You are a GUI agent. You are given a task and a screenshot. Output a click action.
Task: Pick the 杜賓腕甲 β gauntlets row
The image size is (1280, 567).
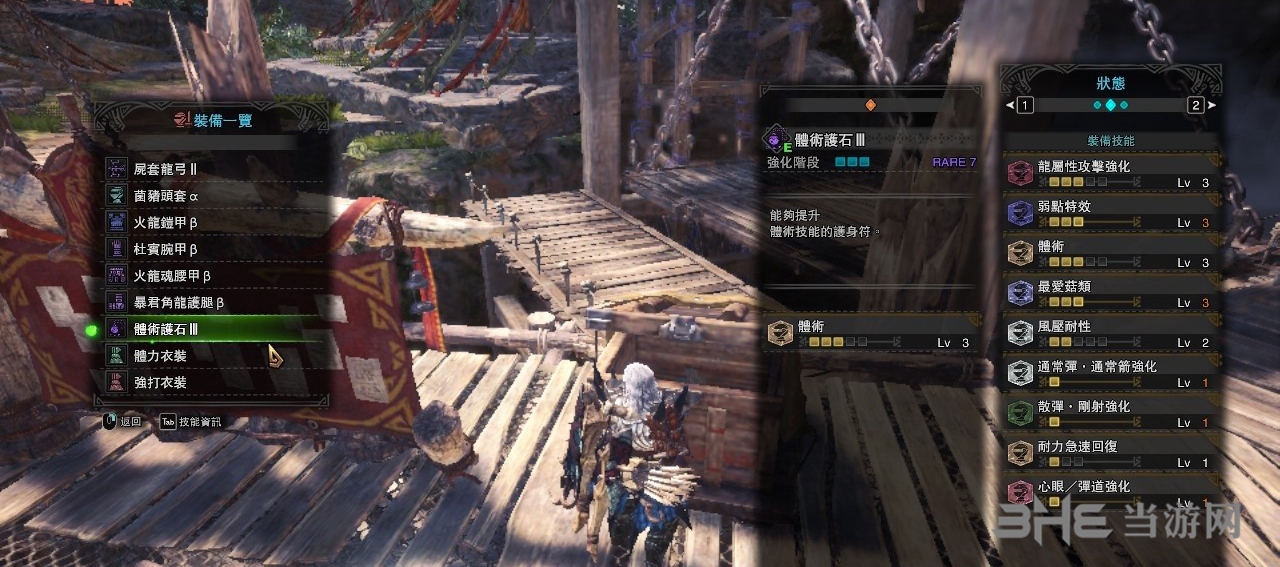tap(215, 249)
